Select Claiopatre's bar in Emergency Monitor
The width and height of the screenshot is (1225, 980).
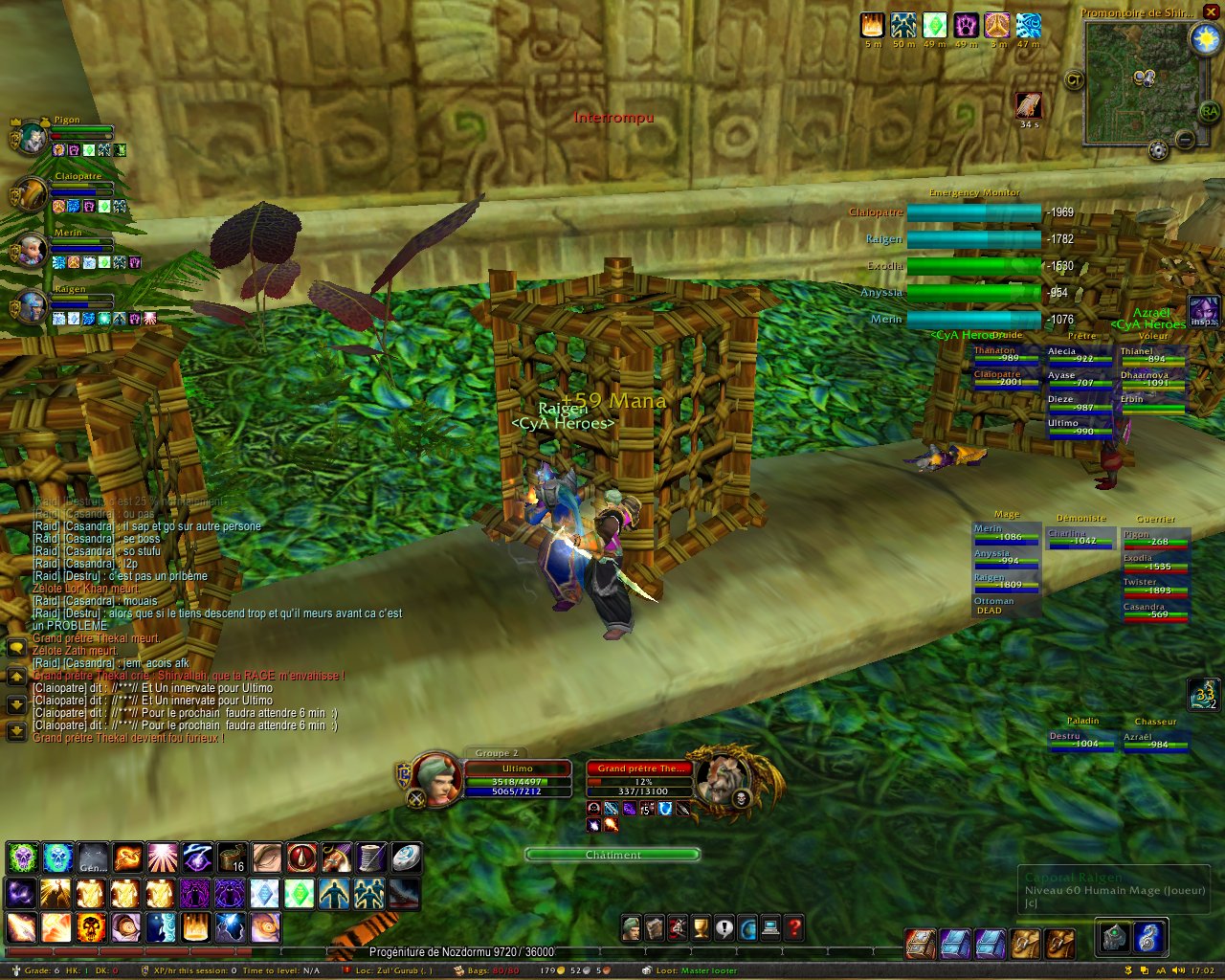(x=973, y=212)
